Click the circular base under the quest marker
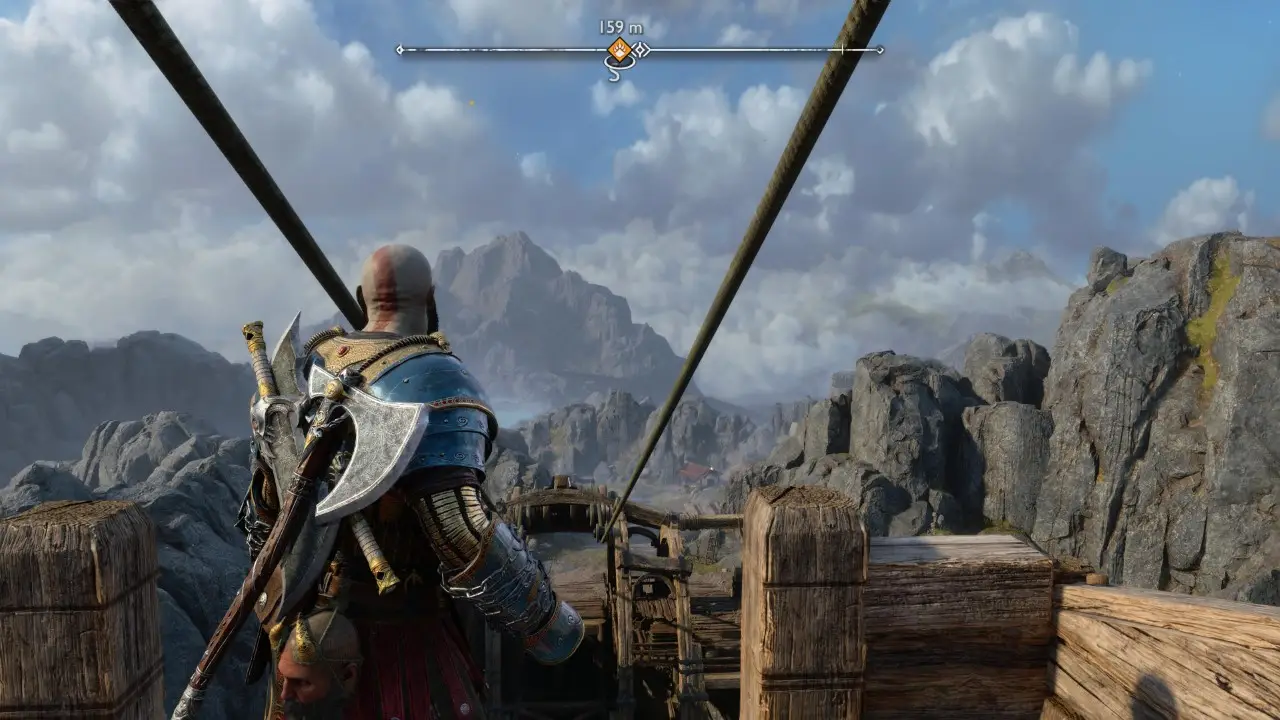This screenshot has width=1280, height=720. 621,63
